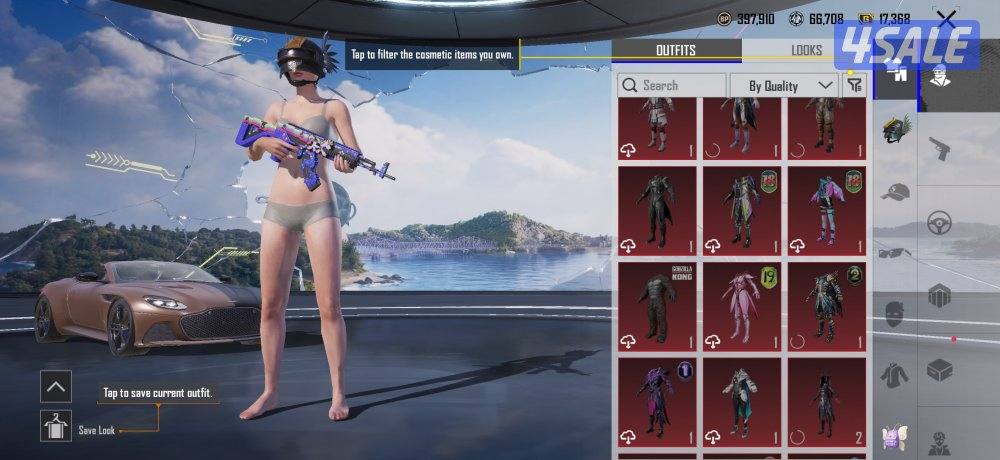The width and height of the screenshot is (1000, 460).
Task: Switch to the jacket clothing category
Action: pyautogui.click(x=895, y=375)
